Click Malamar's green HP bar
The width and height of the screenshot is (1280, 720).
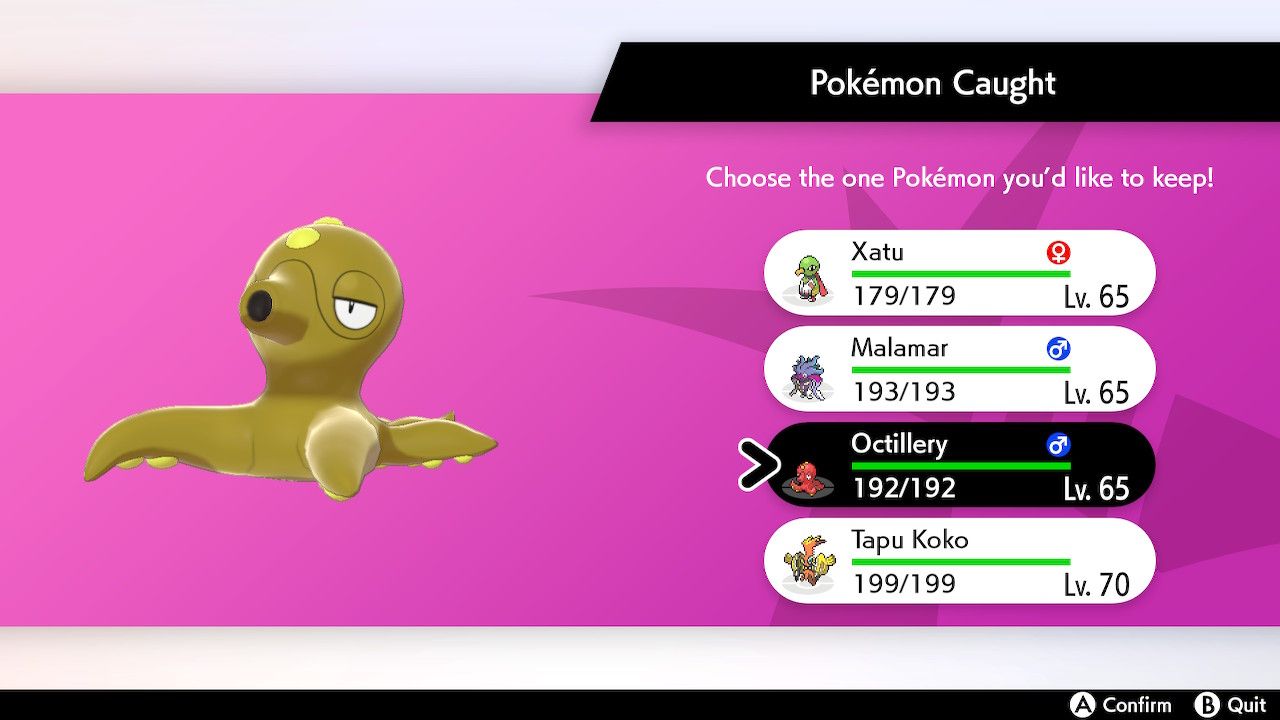960,369
